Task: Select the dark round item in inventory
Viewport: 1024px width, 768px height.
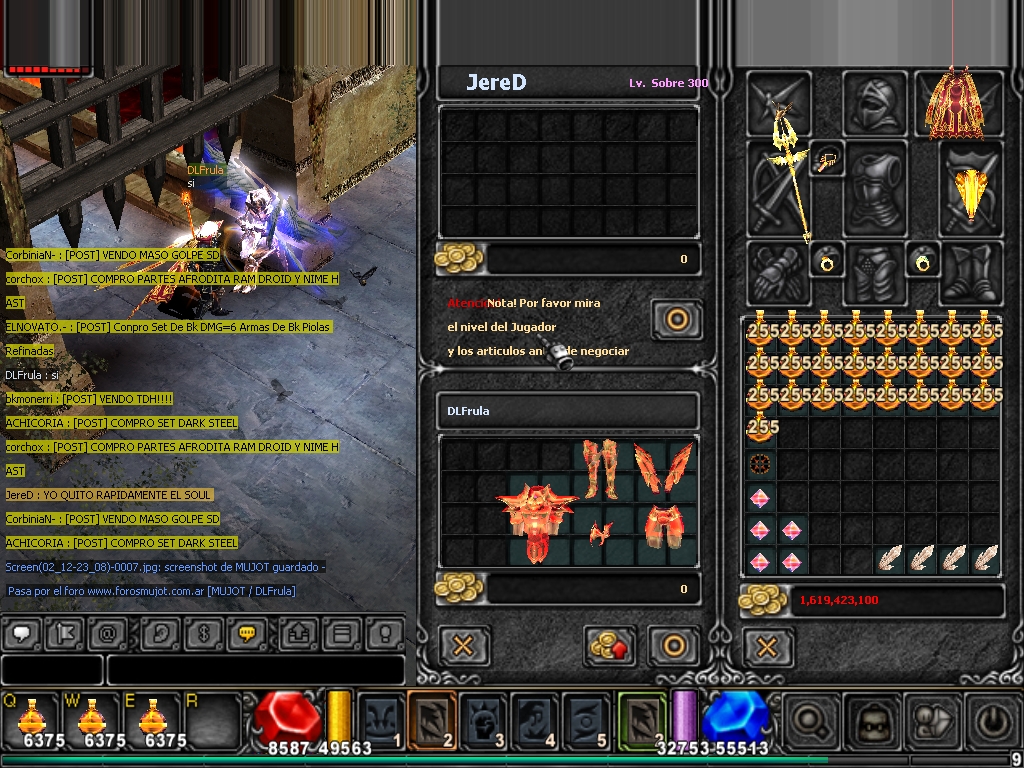Action: click(x=760, y=465)
